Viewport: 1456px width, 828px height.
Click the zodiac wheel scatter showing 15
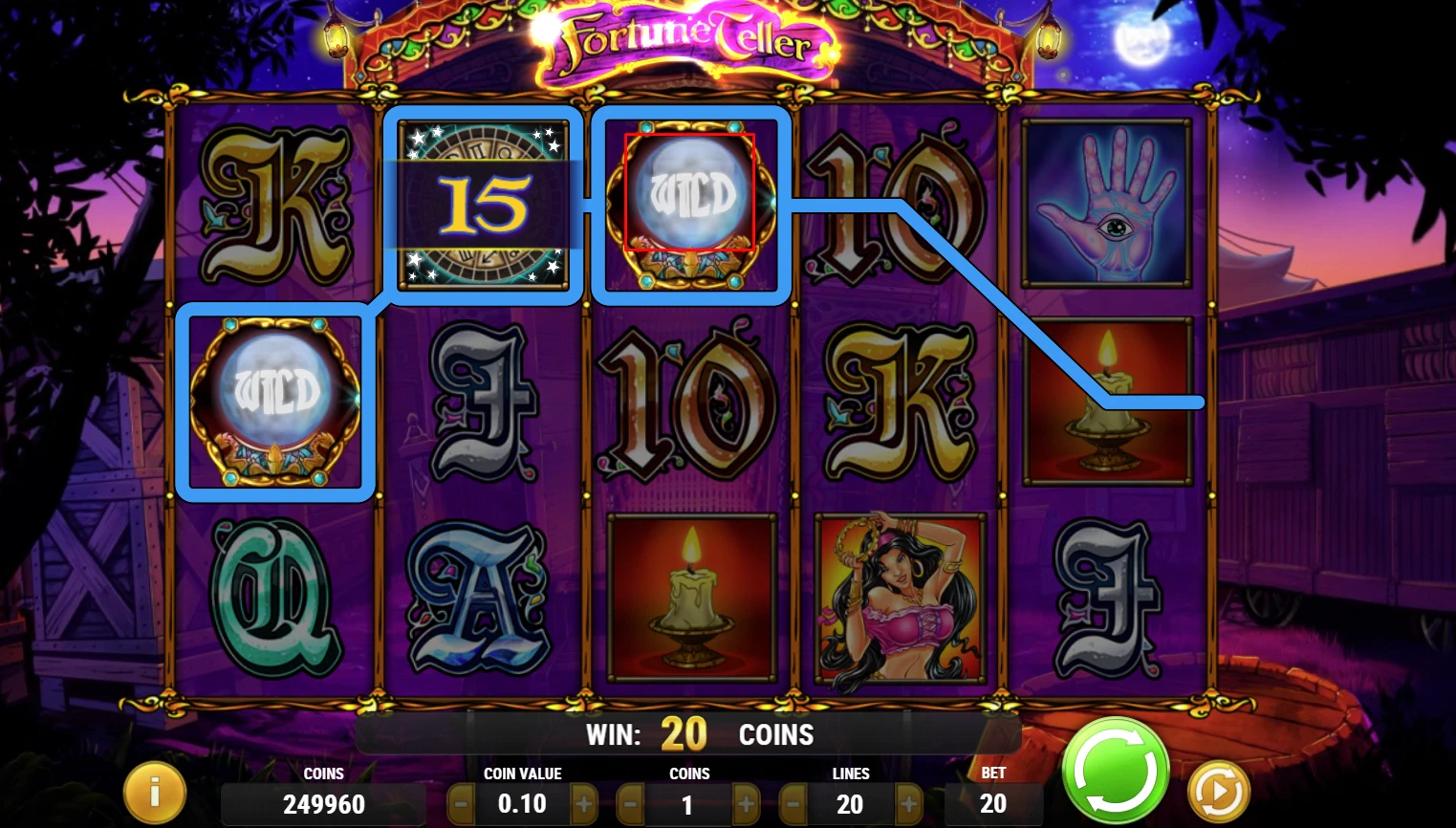click(x=484, y=205)
